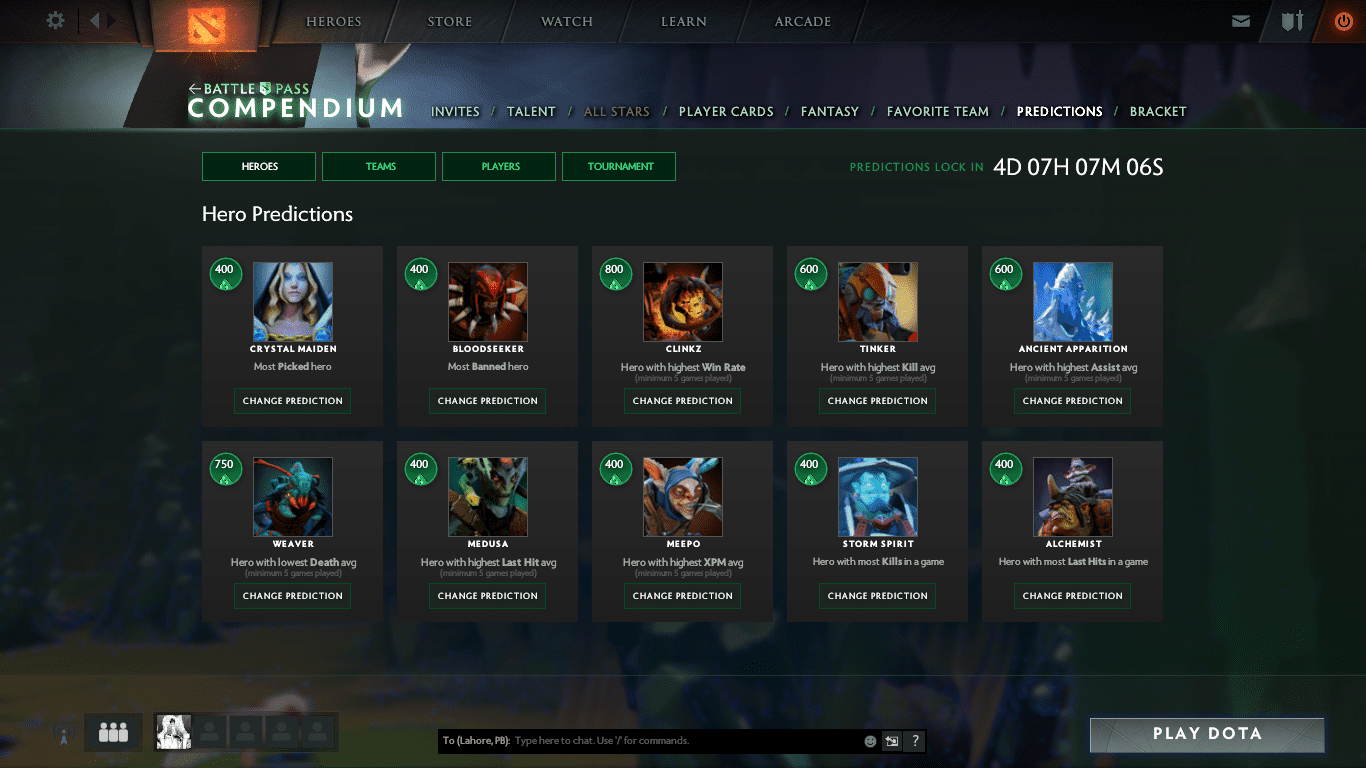This screenshot has height=768, width=1366.
Task: Change the Weaver lowest death prediction
Action: pos(292,596)
